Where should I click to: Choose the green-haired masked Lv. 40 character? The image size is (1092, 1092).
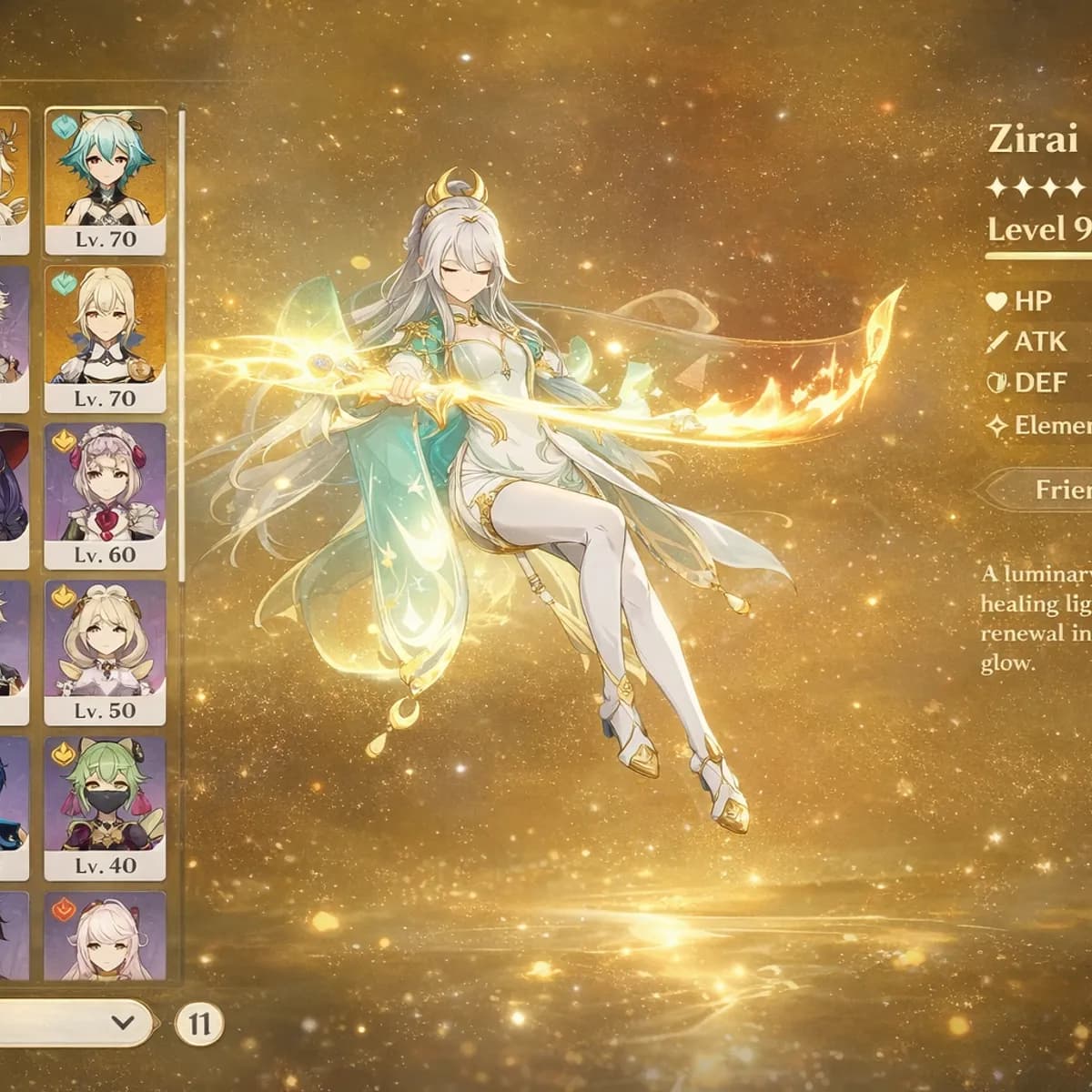click(x=105, y=808)
